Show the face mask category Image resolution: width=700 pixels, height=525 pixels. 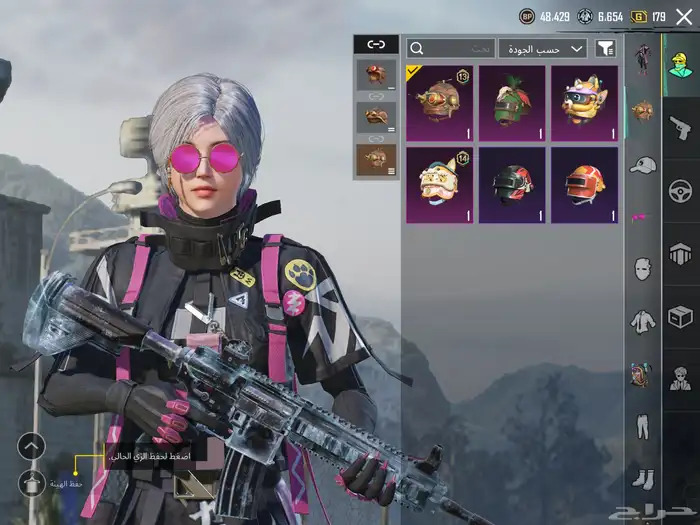642,268
